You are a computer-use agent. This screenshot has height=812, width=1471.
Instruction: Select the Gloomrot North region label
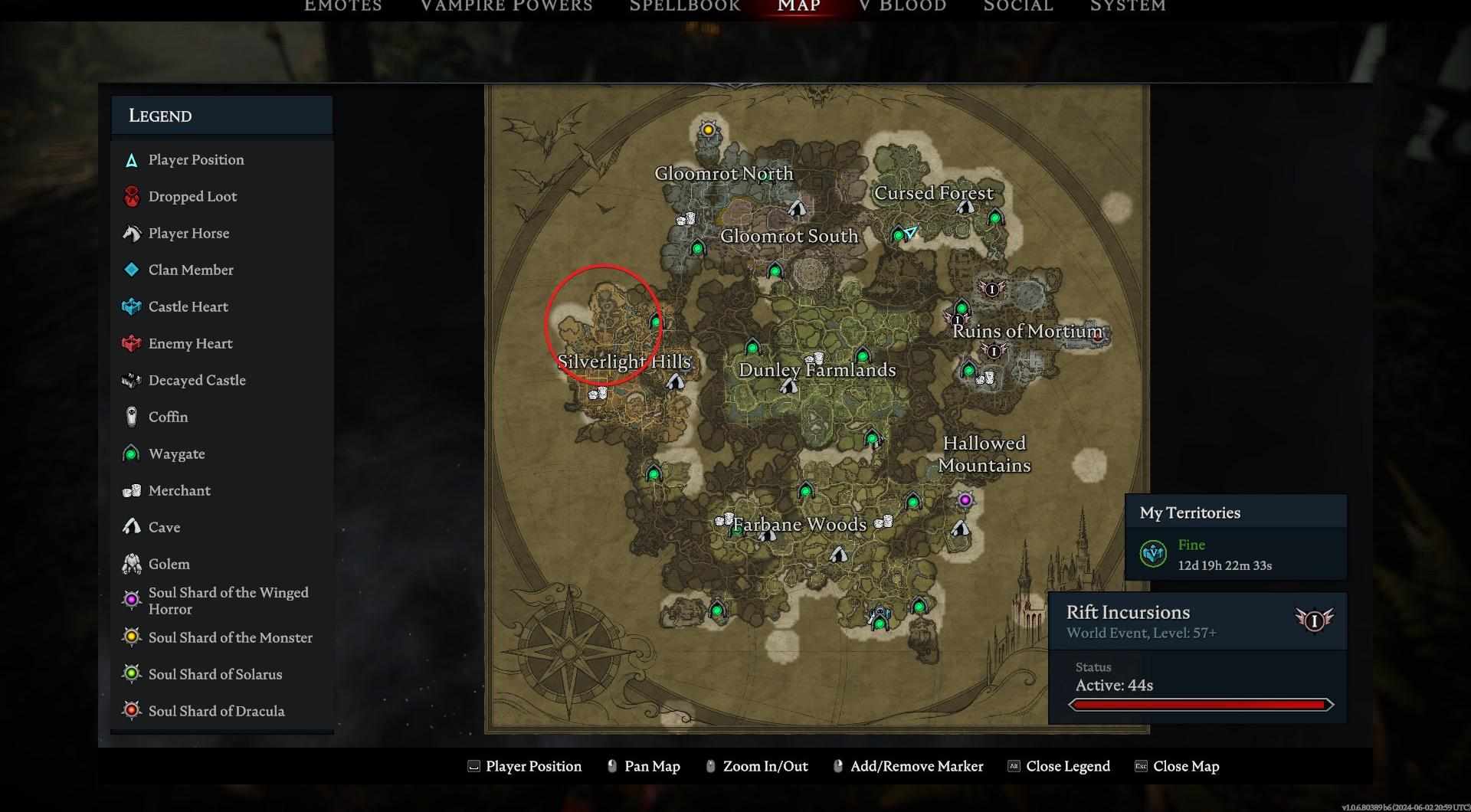[723, 174]
